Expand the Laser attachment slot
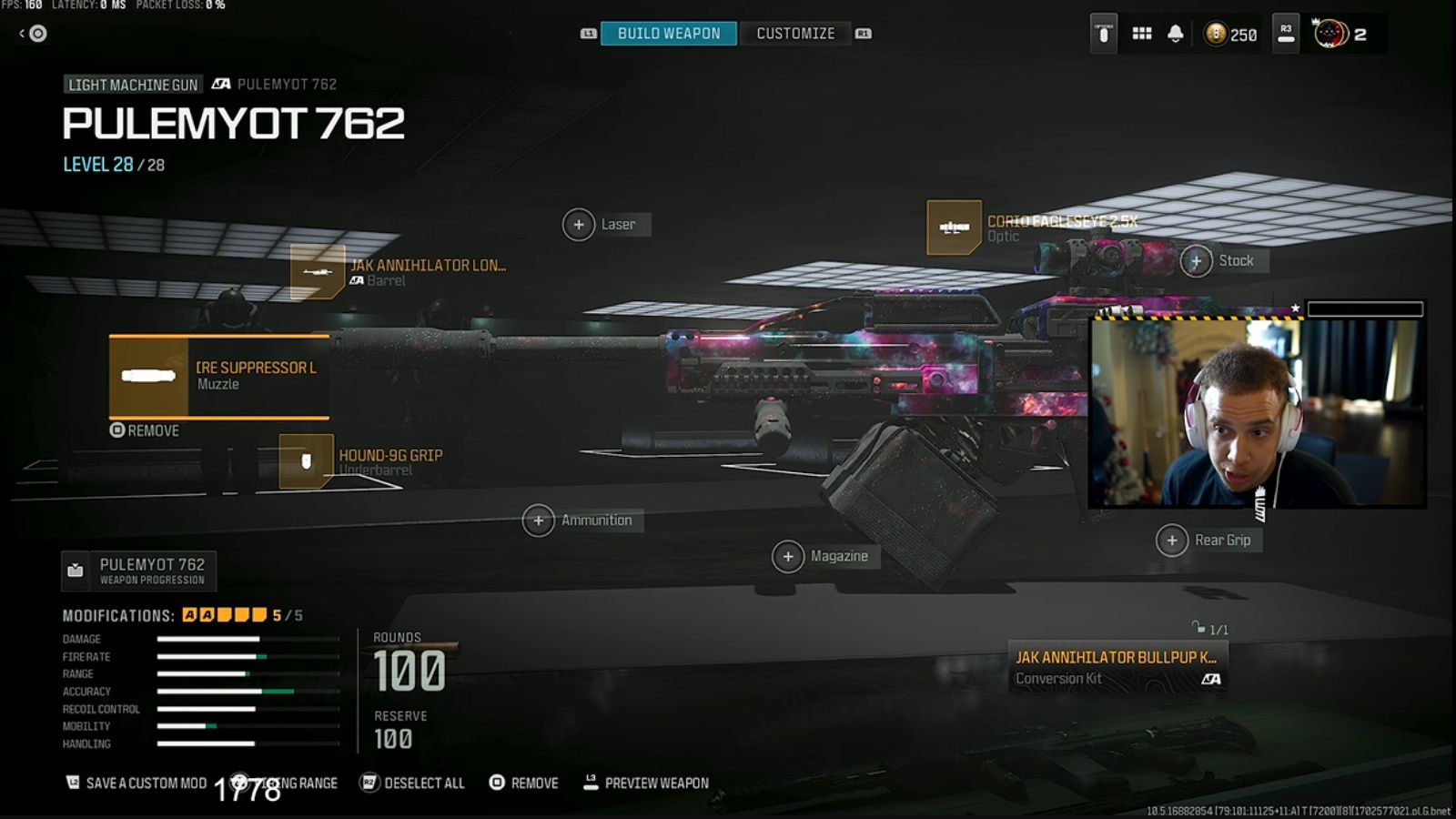Viewport: 1456px width, 819px height. [579, 223]
